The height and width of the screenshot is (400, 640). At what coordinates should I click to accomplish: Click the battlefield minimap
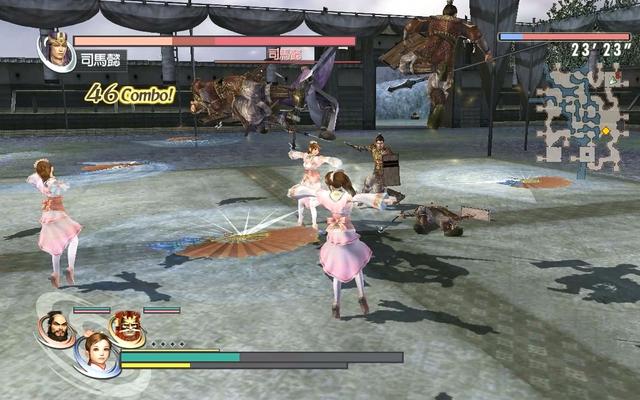[x=580, y=115]
